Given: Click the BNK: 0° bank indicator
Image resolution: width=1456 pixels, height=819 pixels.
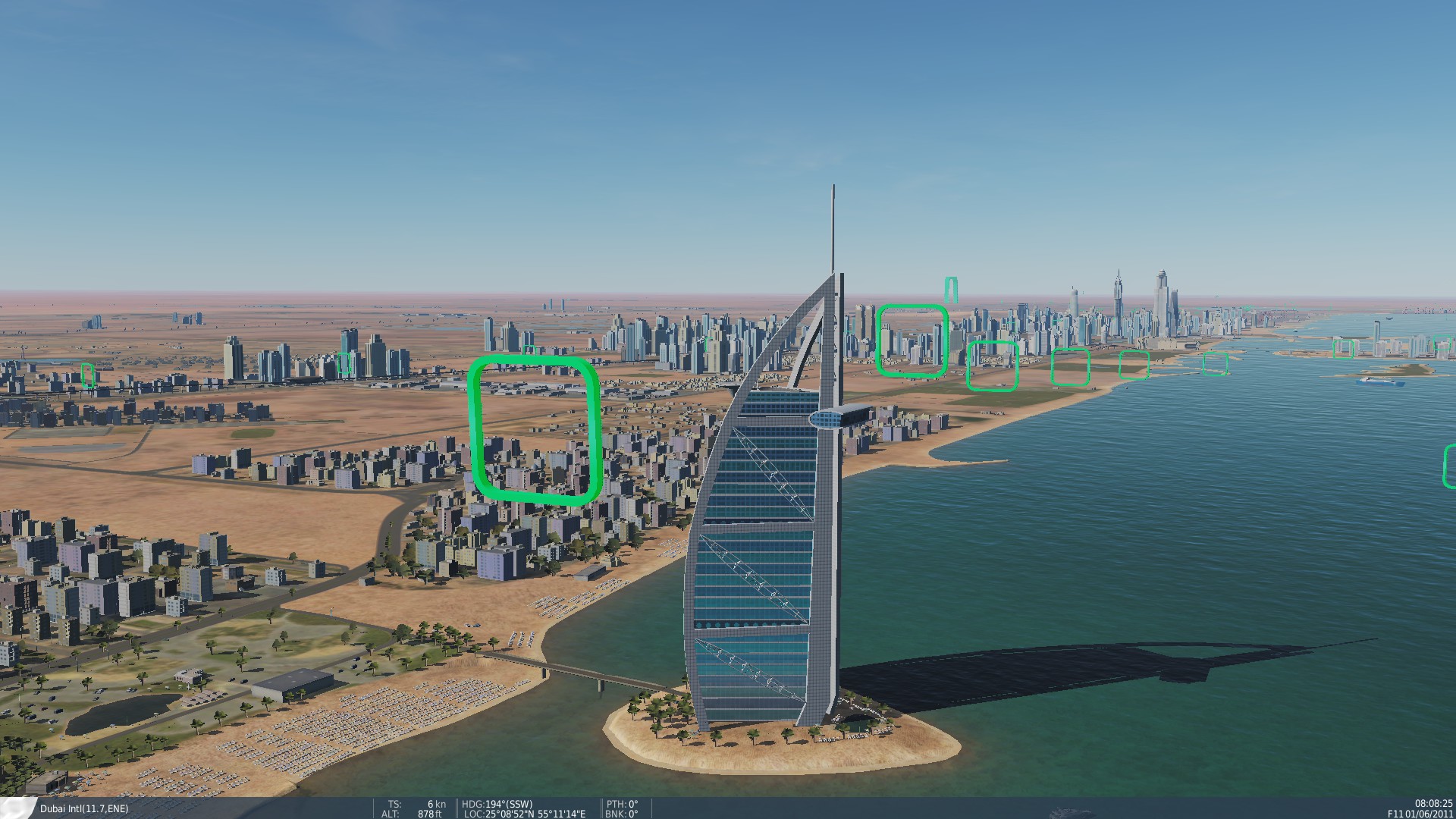Looking at the screenshot, I should (623, 814).
